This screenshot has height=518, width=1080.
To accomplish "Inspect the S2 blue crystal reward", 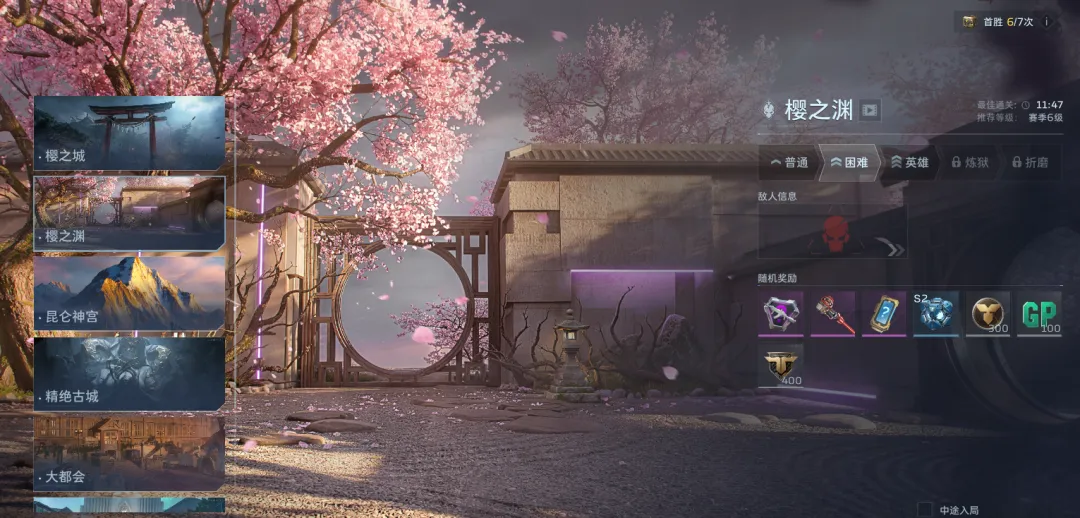I will tap(936, 314).
